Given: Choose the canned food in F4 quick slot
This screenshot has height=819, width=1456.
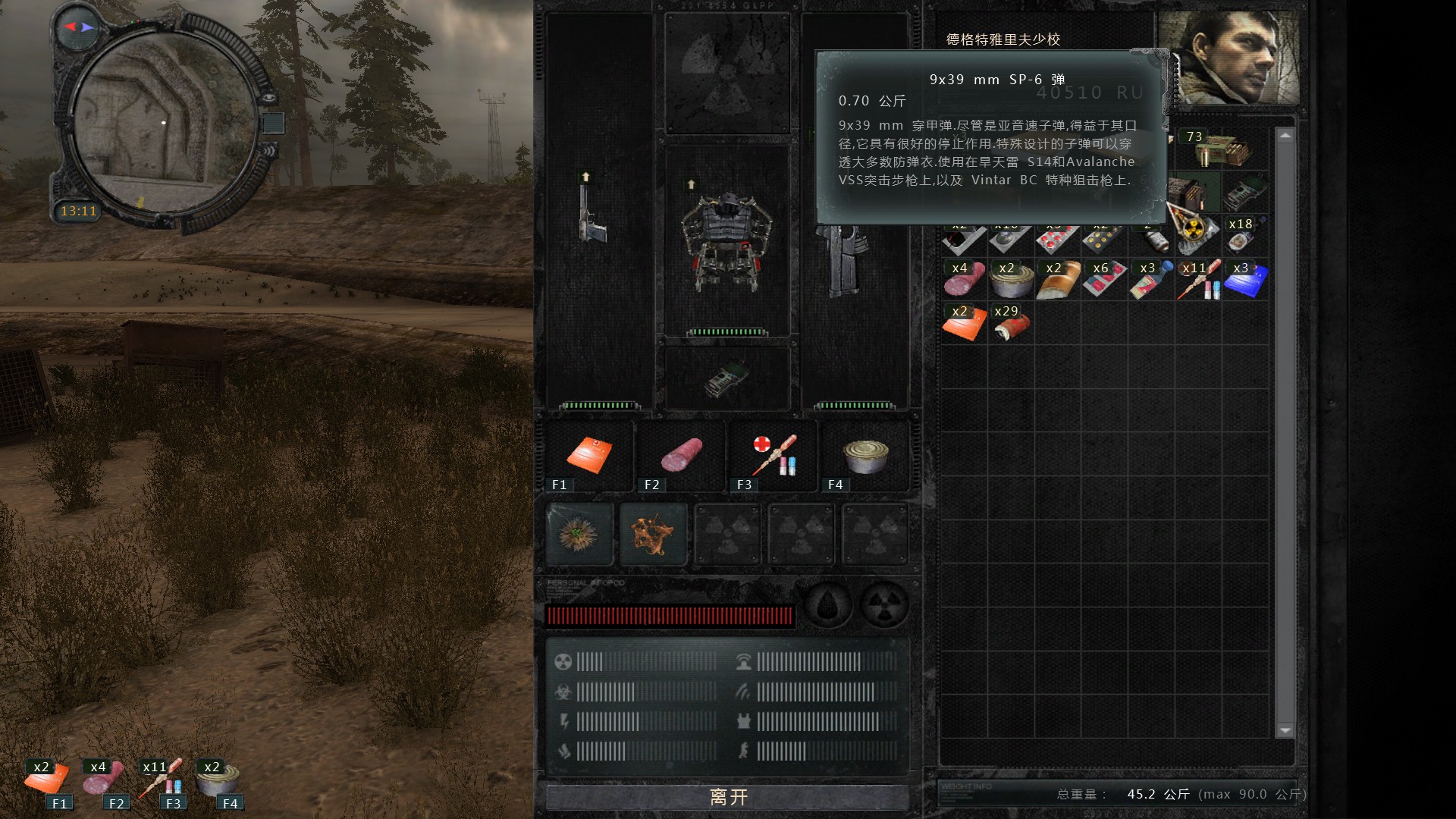Looking at the screenshot, I should [x=865, y=455].
